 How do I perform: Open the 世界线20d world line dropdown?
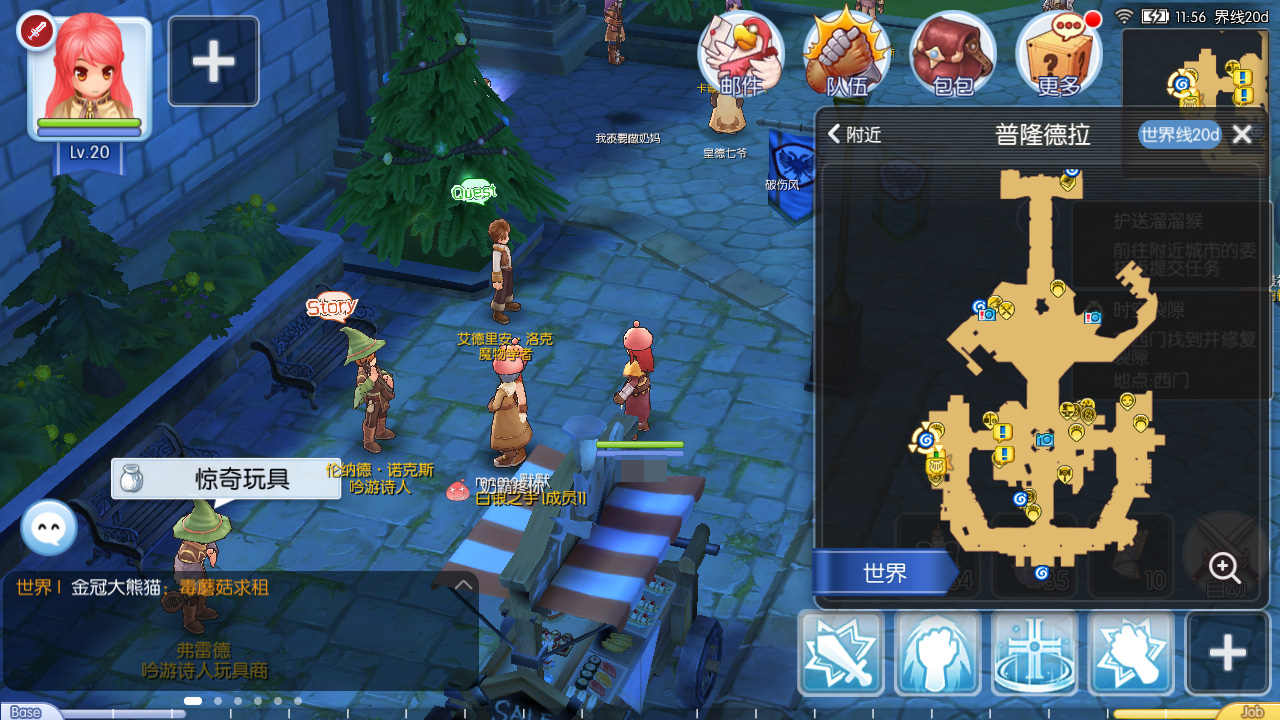[x=1179, y=134]
